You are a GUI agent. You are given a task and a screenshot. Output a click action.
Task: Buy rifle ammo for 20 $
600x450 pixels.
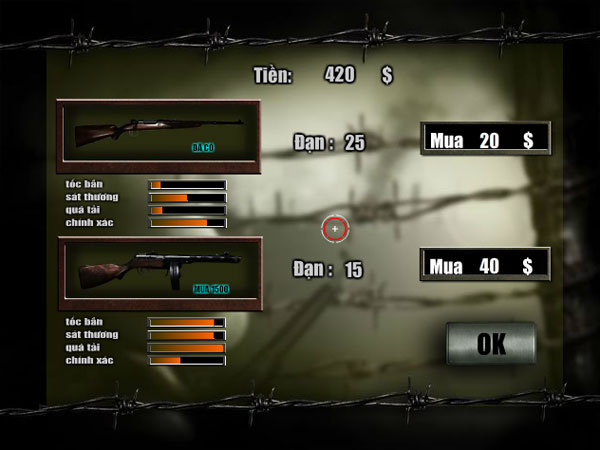click(485, 140)
